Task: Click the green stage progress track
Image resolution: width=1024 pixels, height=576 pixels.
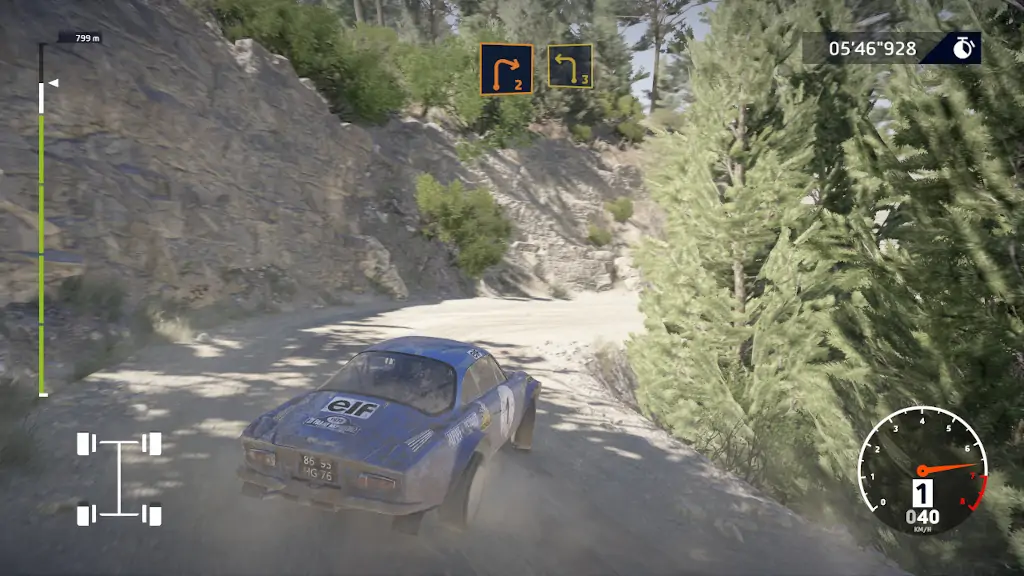Action: click(x=42, y=250)
